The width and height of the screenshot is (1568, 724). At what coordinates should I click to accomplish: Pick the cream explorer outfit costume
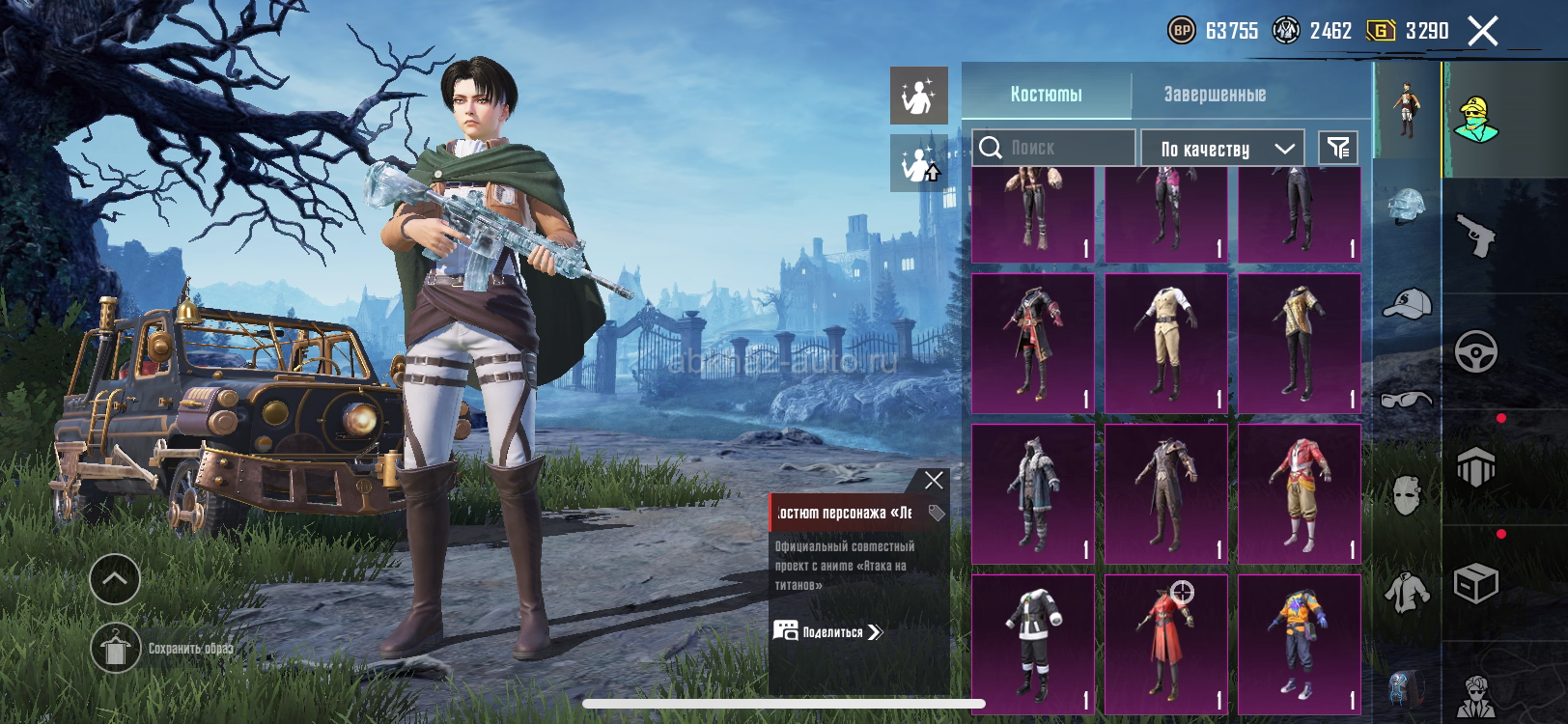1165,343
